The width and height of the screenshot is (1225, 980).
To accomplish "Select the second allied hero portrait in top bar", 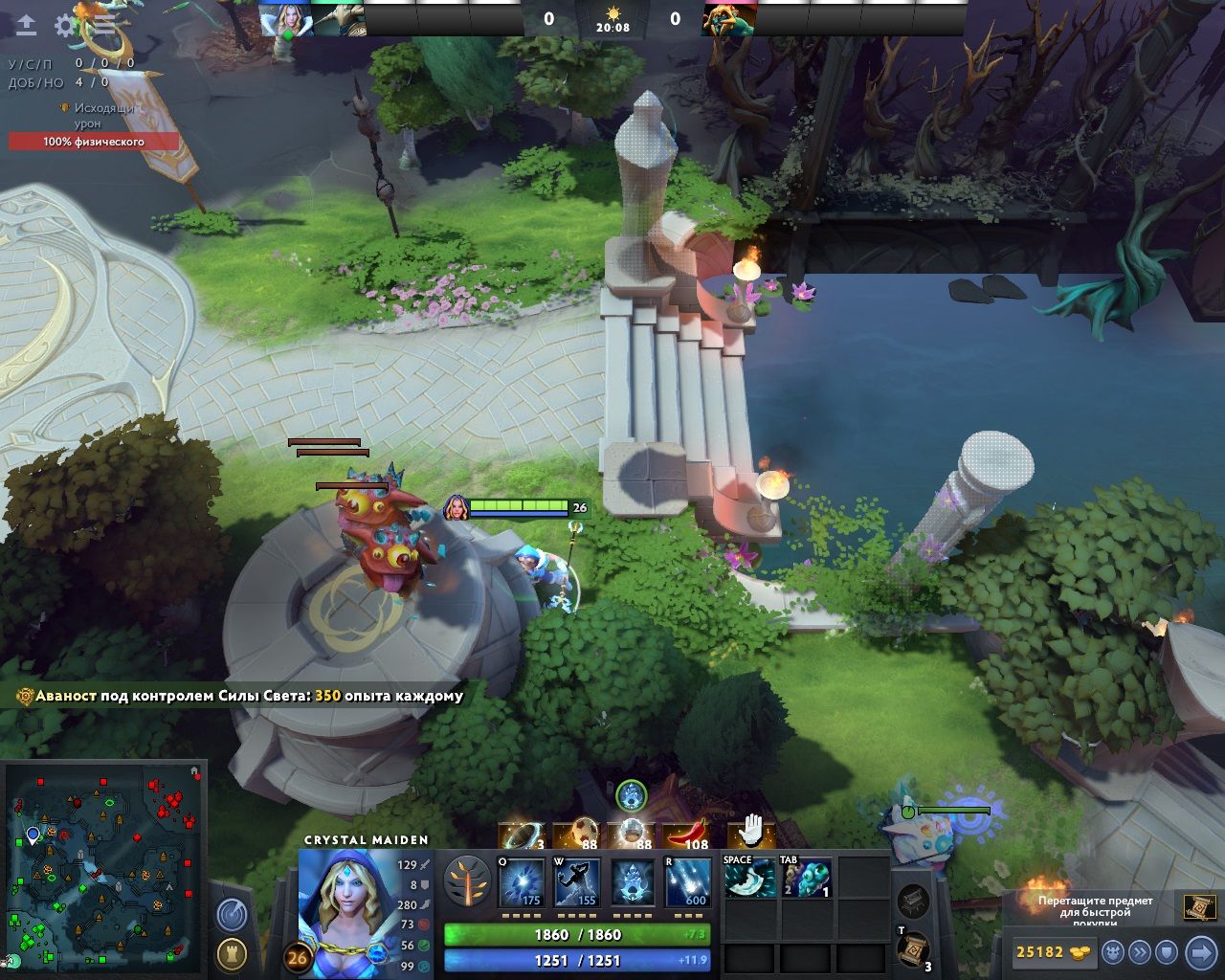I will pyautogui.click(x=338, y=19).
